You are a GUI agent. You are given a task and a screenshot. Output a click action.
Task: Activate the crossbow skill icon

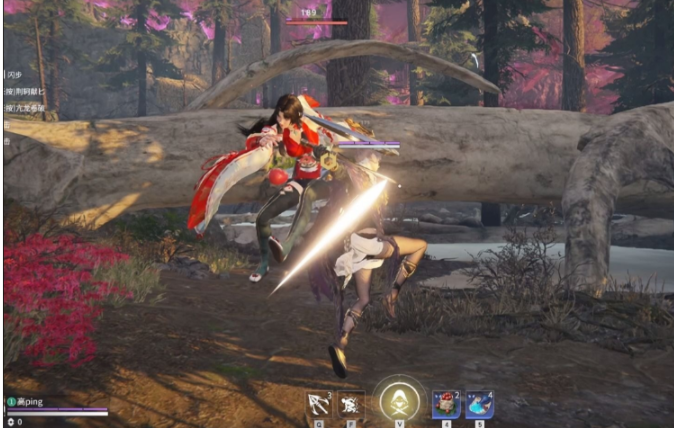[319, 404]
